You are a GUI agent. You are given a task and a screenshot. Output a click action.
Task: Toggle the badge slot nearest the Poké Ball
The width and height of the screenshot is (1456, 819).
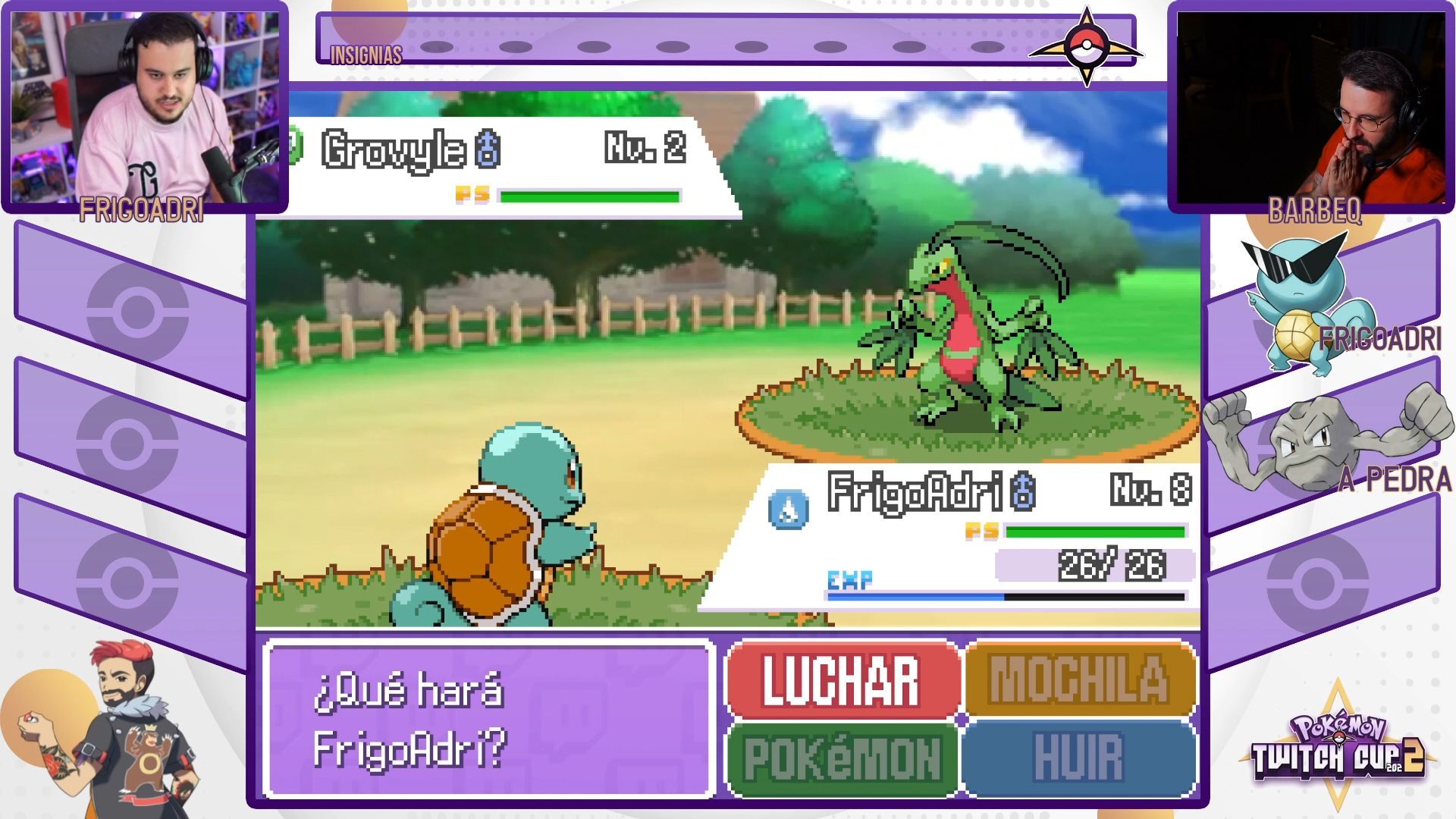click(x=986, y=45)
